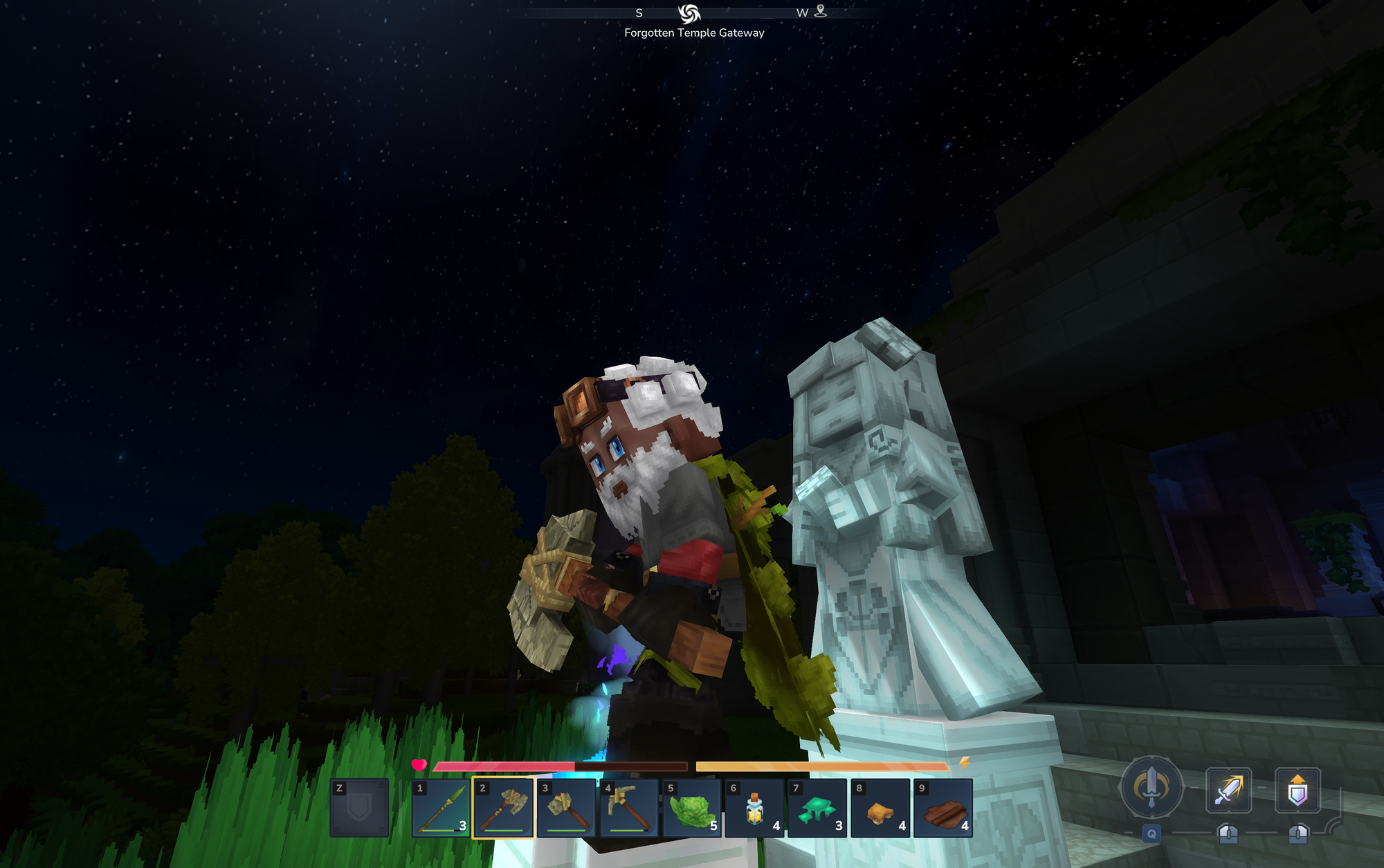Activate the round sword signature ability
The width and height of the screenshot is (1384, 868).
[1151, 788]
